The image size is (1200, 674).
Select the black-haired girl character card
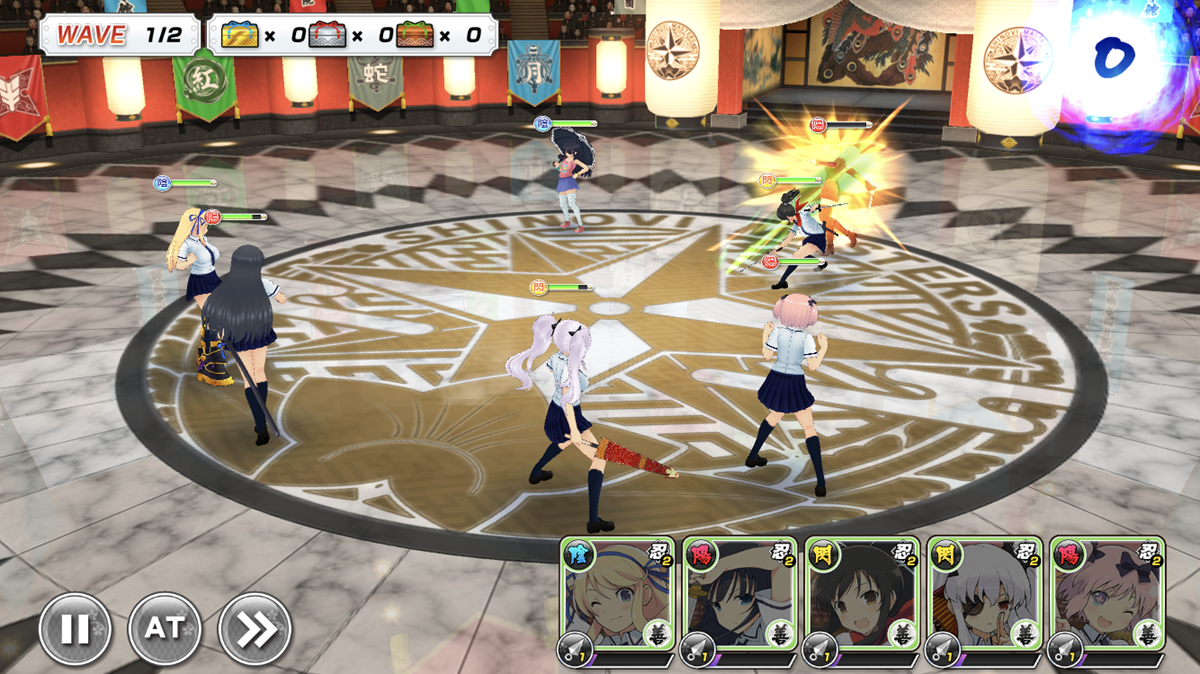pos(739,600)
